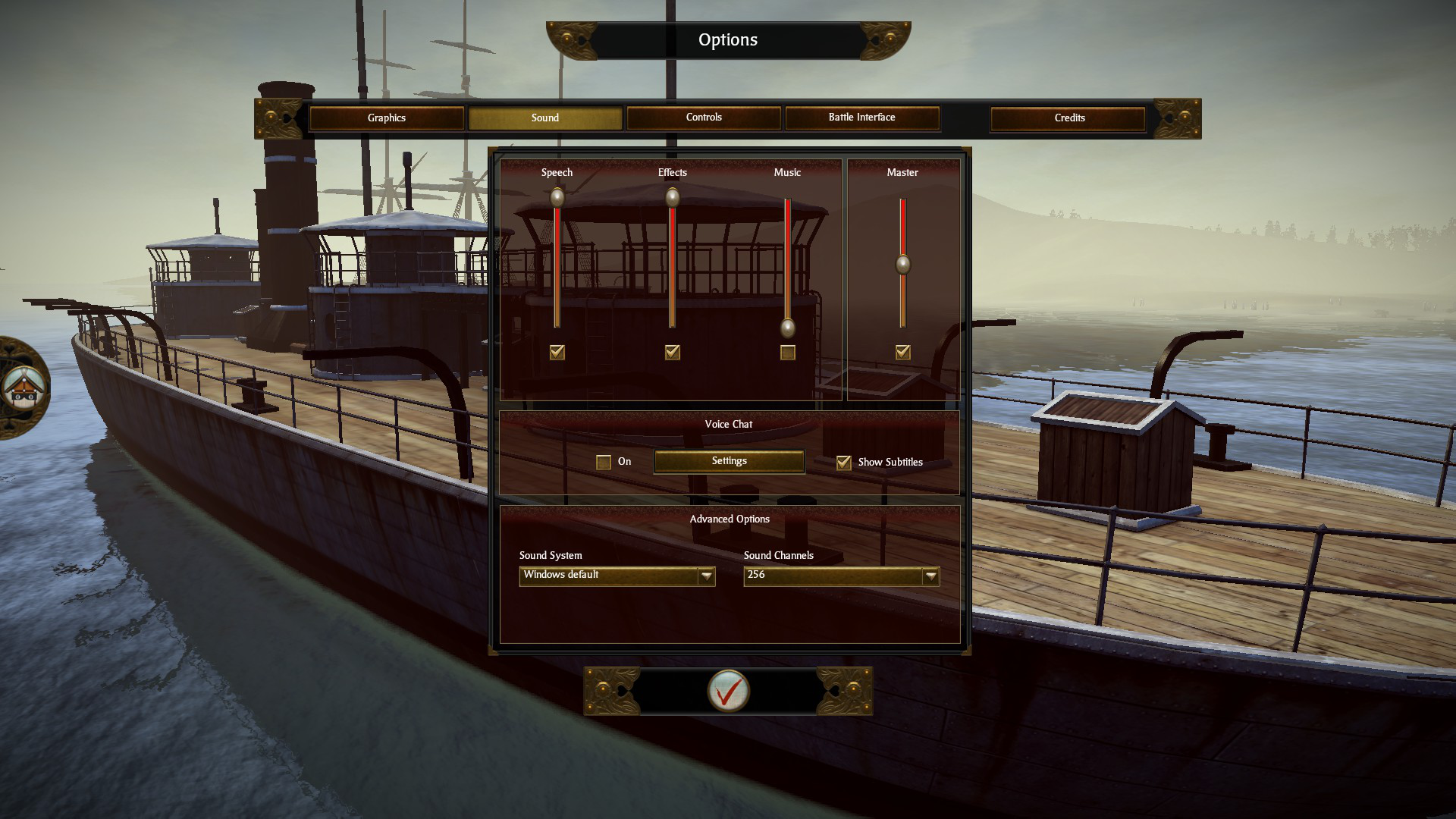The image size is (1456, 819).
Task: Enable the Music checkbox
Action: click(x=788, y=353)
